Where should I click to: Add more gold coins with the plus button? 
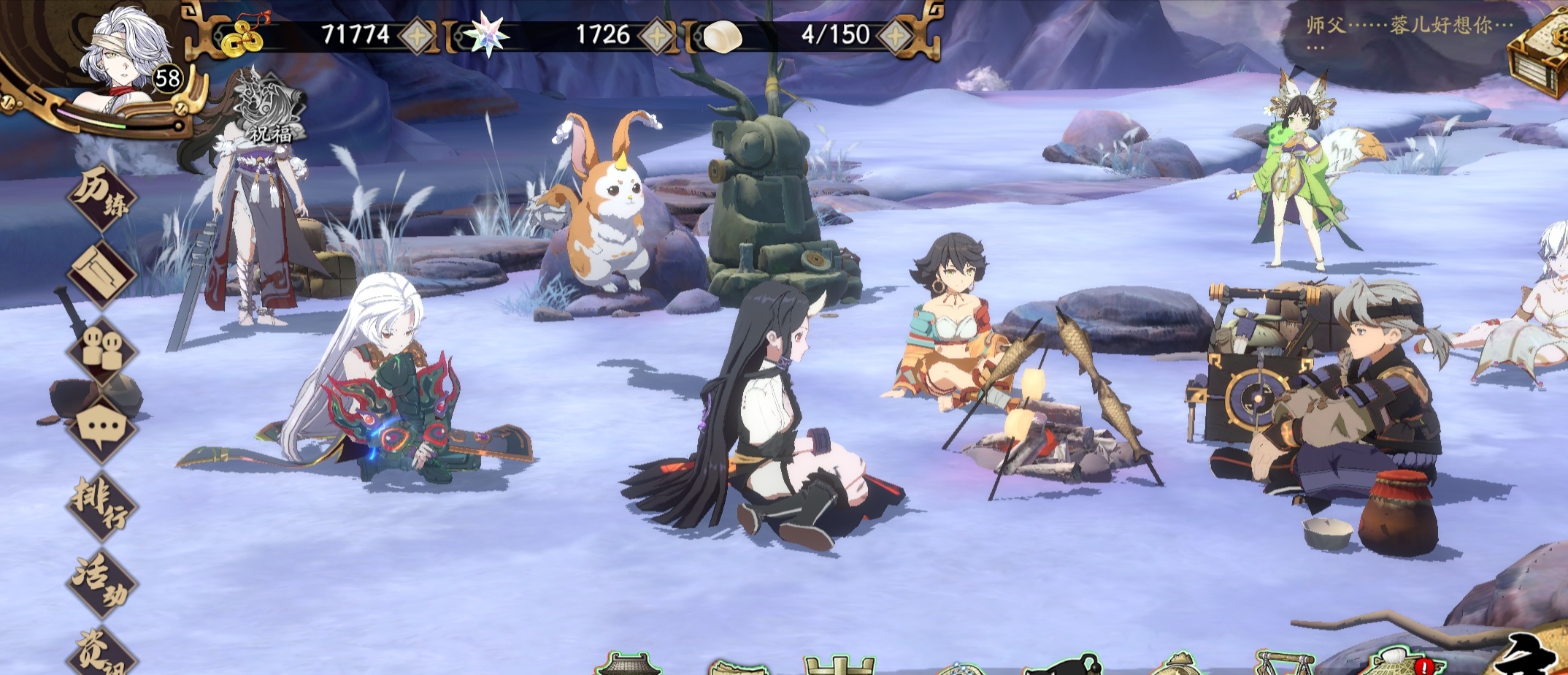[416, 34]
